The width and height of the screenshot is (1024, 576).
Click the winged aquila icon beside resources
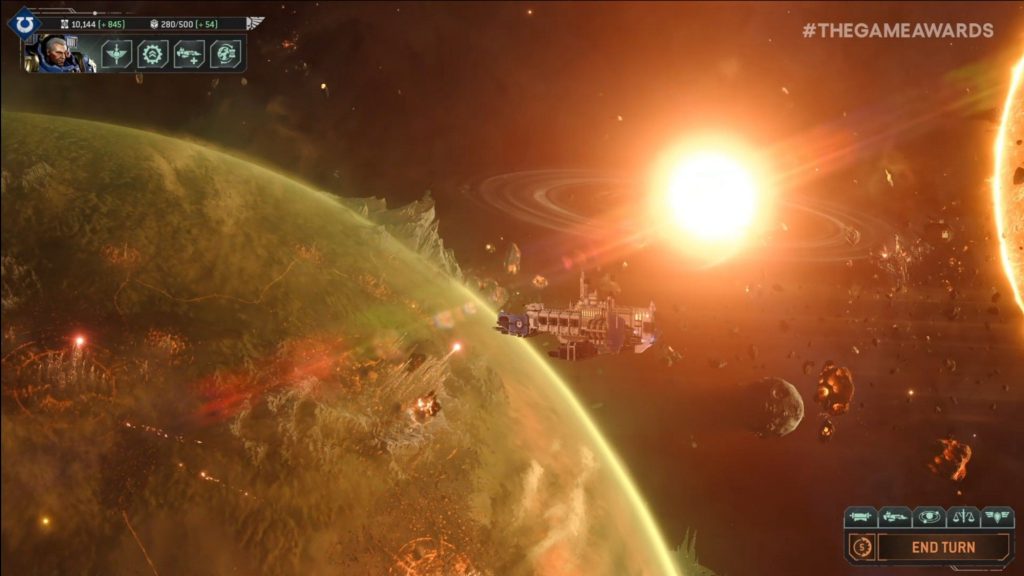coord(255,22)
